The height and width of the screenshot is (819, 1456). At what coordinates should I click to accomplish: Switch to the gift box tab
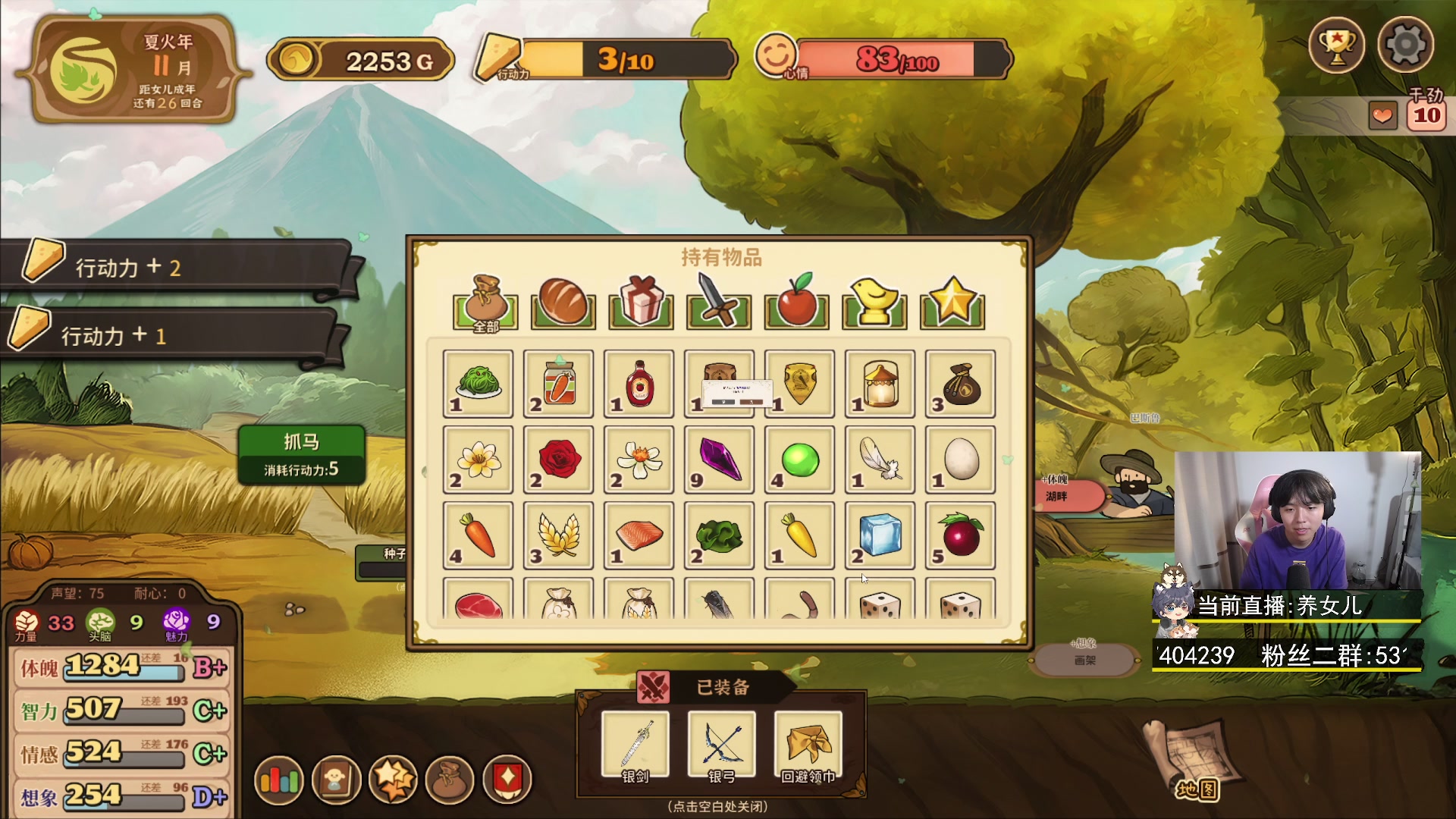click(x=641, y=303)
